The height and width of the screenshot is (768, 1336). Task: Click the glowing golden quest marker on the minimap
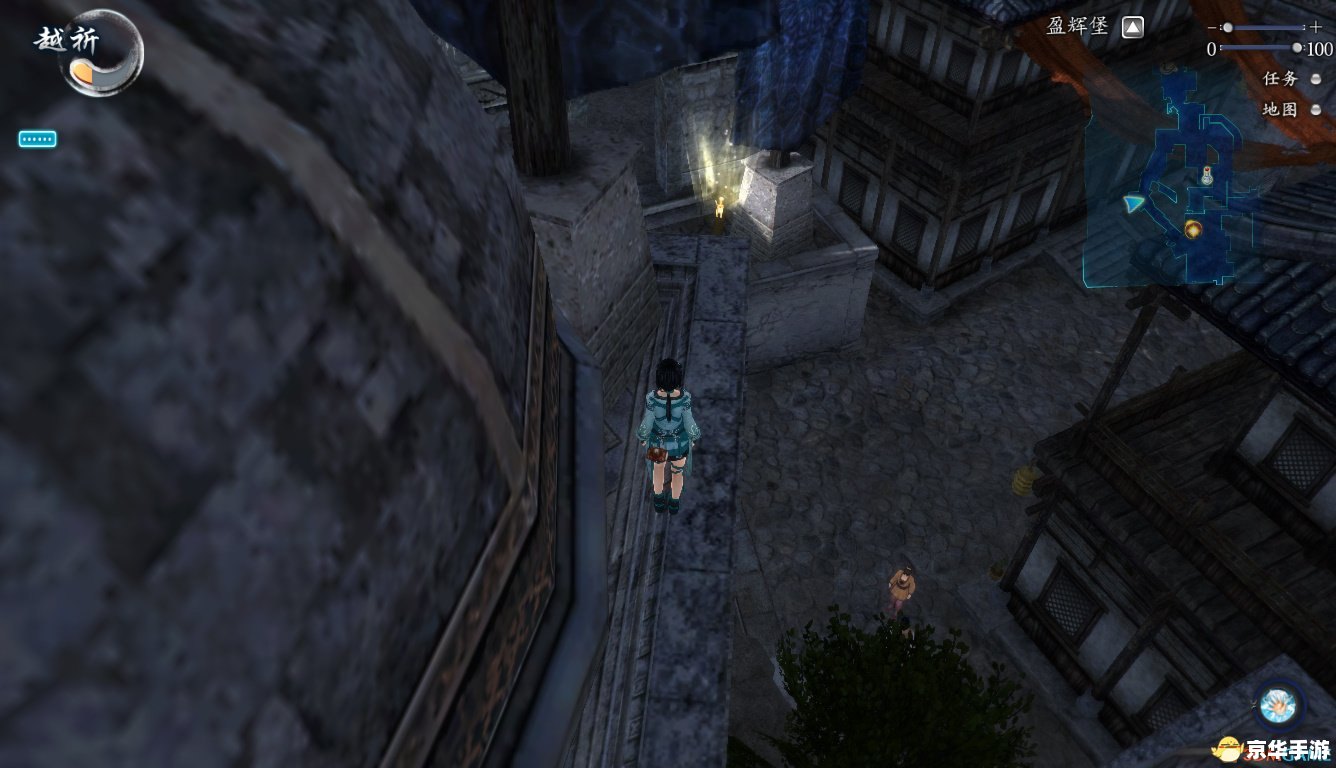pyautogui.click(x=1192, y=230)
